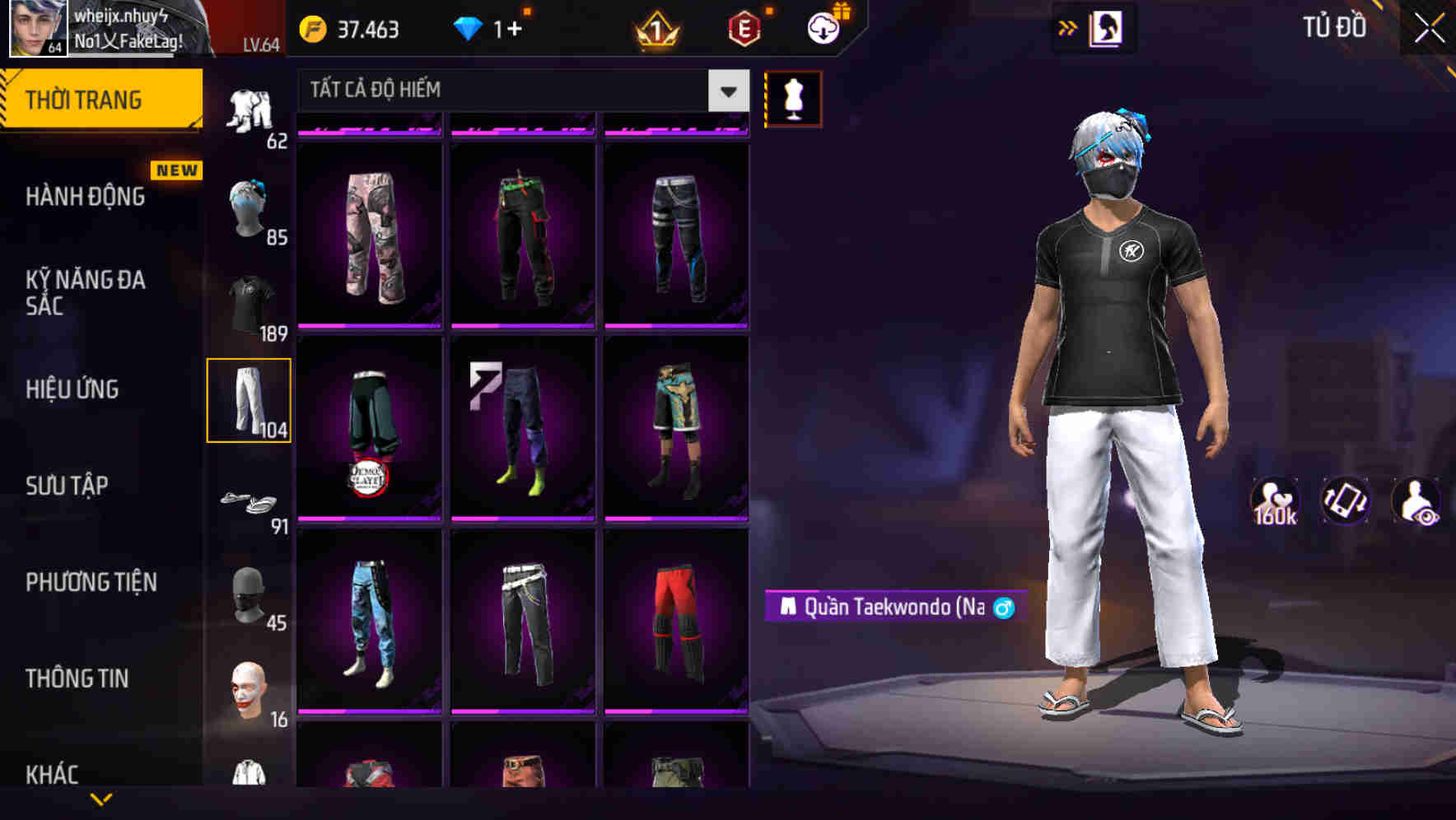Select the Demon Slayer pants thumbnail
The image size is (1456, 820).
coord(369,428)
